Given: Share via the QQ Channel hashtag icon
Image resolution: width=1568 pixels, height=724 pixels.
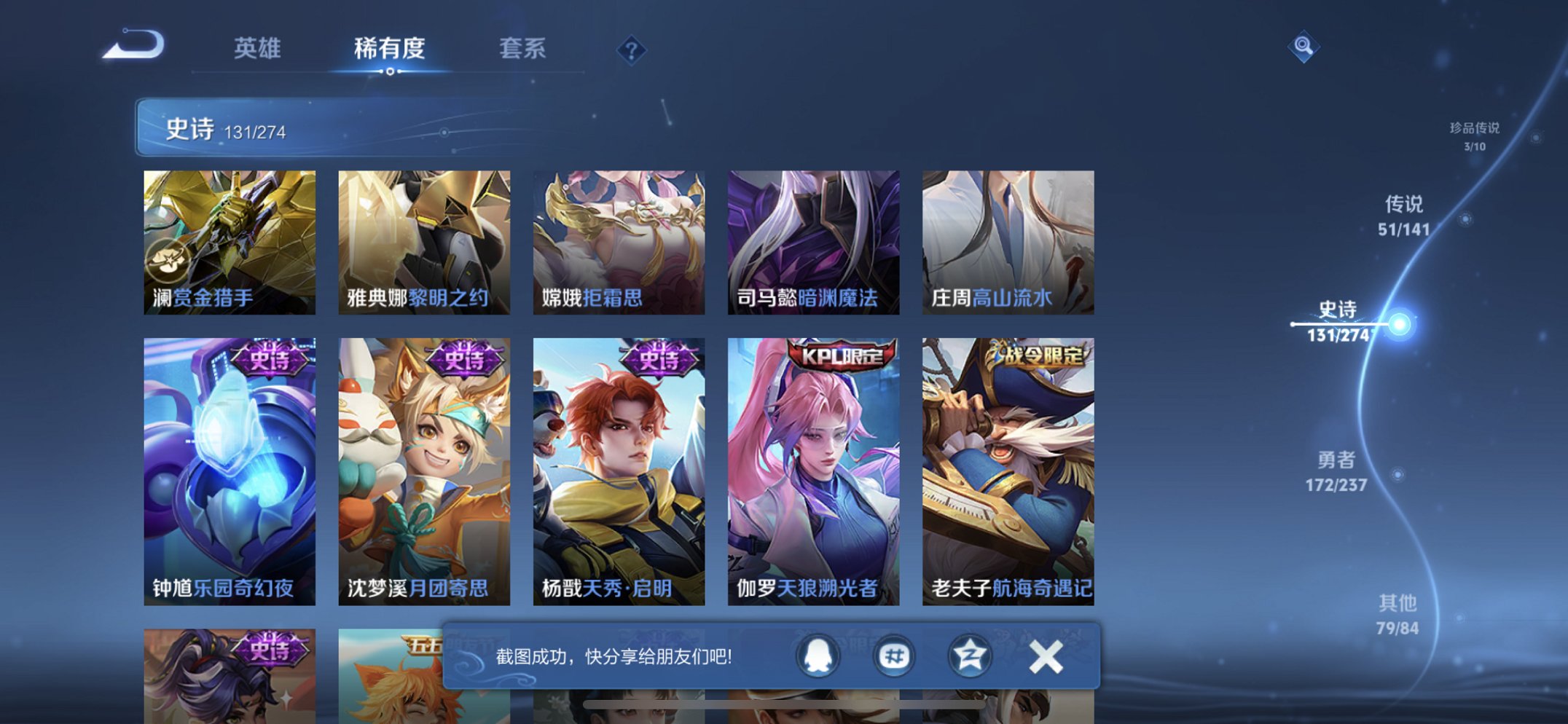Looking at the screenshot, I should 895,656.
